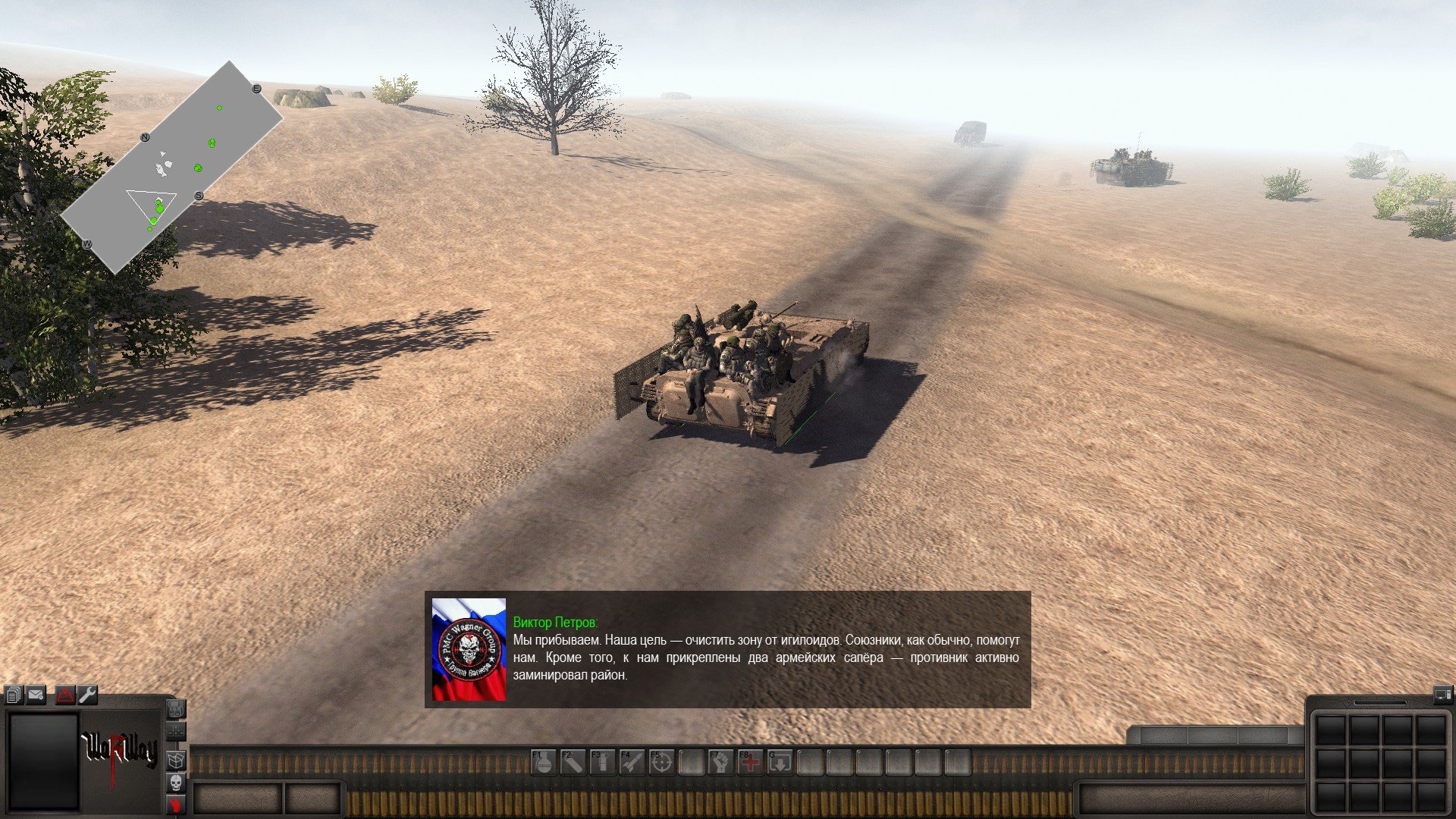Choose the F3 smoke grenade action

pyautogui.click(x=602, y=762)
